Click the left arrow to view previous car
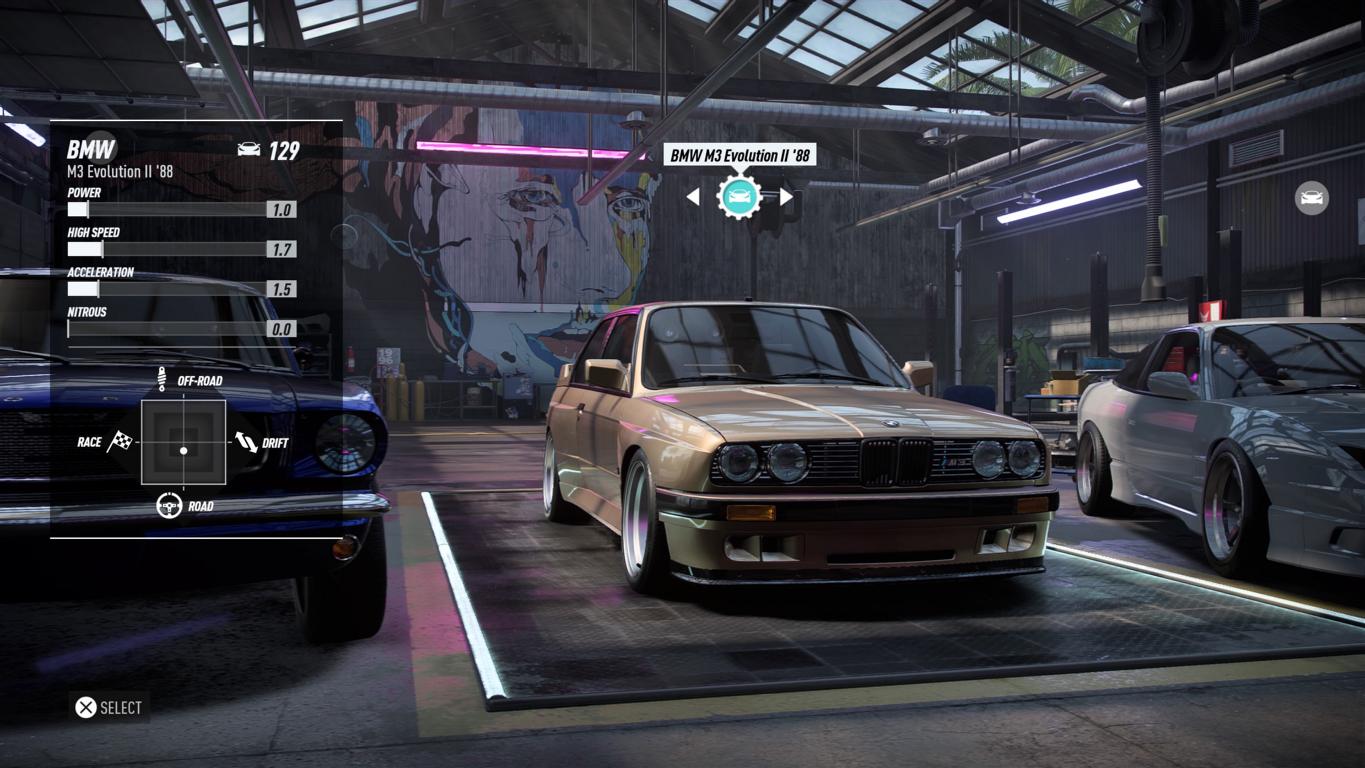The width and height of the screenshot is (1365, 768). click(x=693, y=197)
